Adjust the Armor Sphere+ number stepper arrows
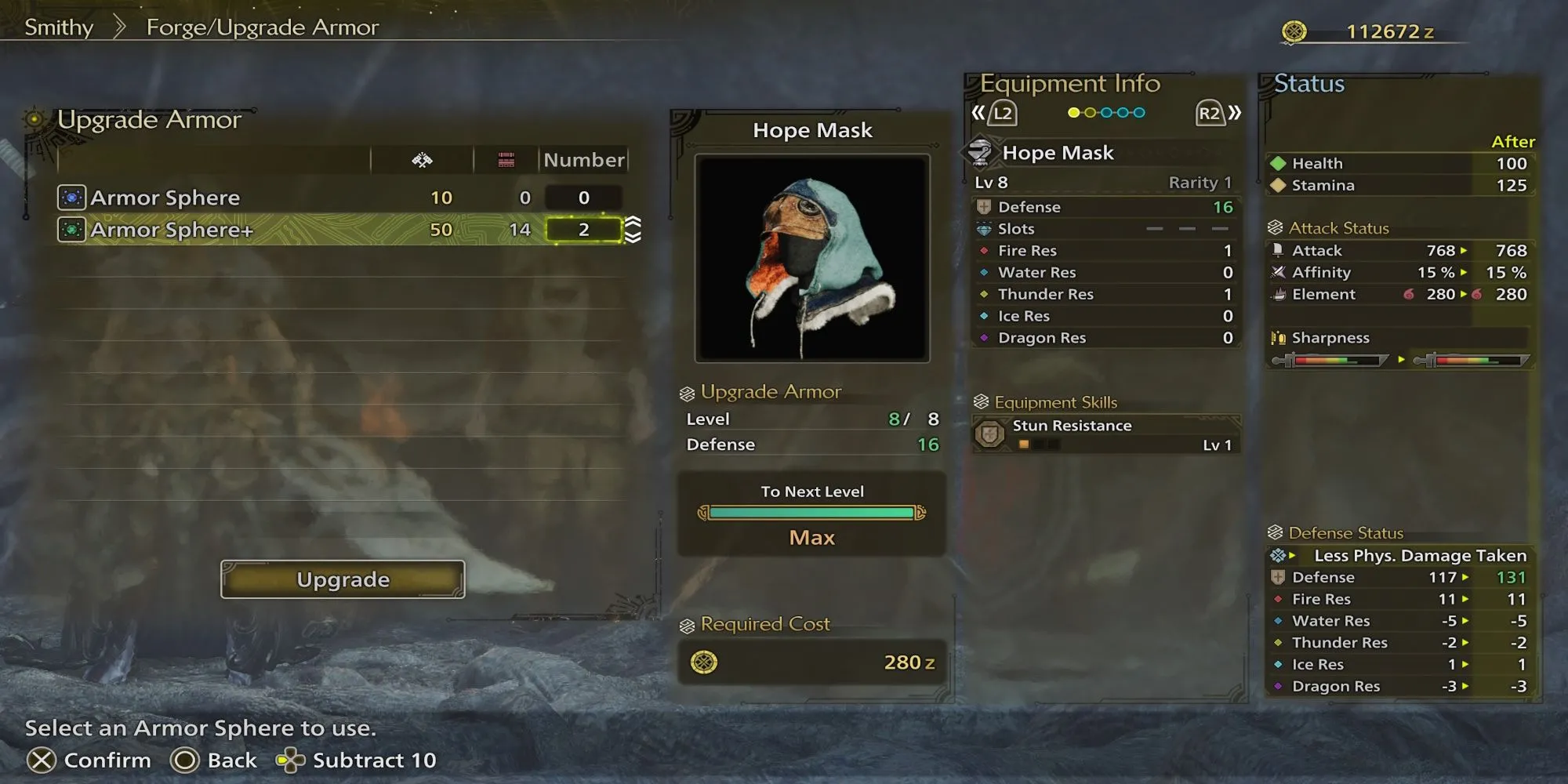1568x784 pixels. click(633, 230)
